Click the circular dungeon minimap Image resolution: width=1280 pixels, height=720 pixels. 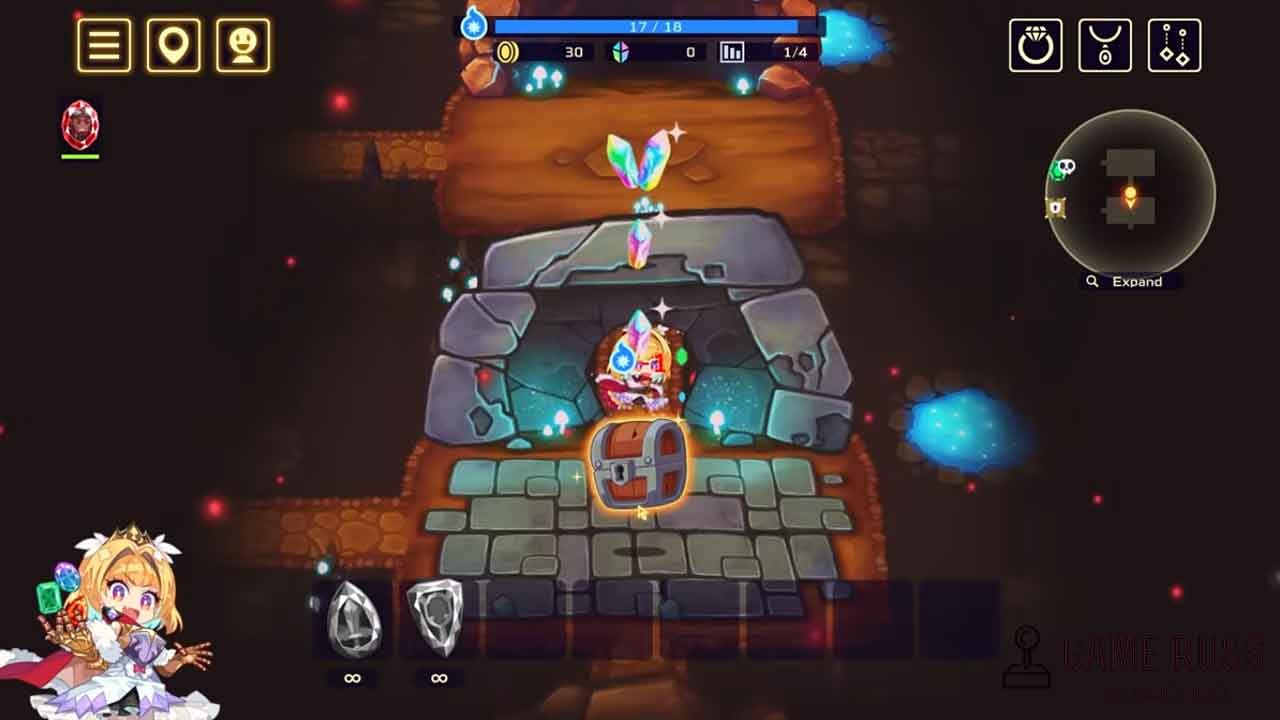coord(1130,193)
